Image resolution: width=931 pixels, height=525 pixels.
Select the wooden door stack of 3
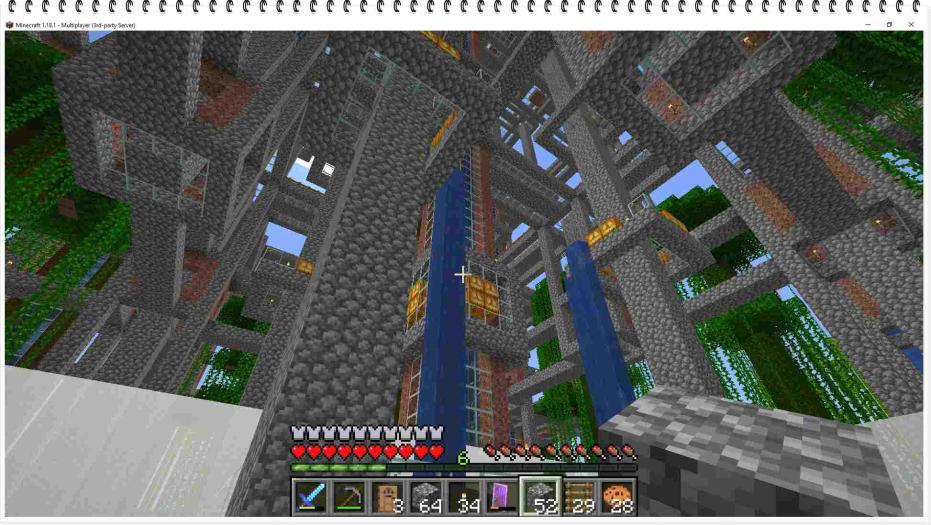(386, 497)
